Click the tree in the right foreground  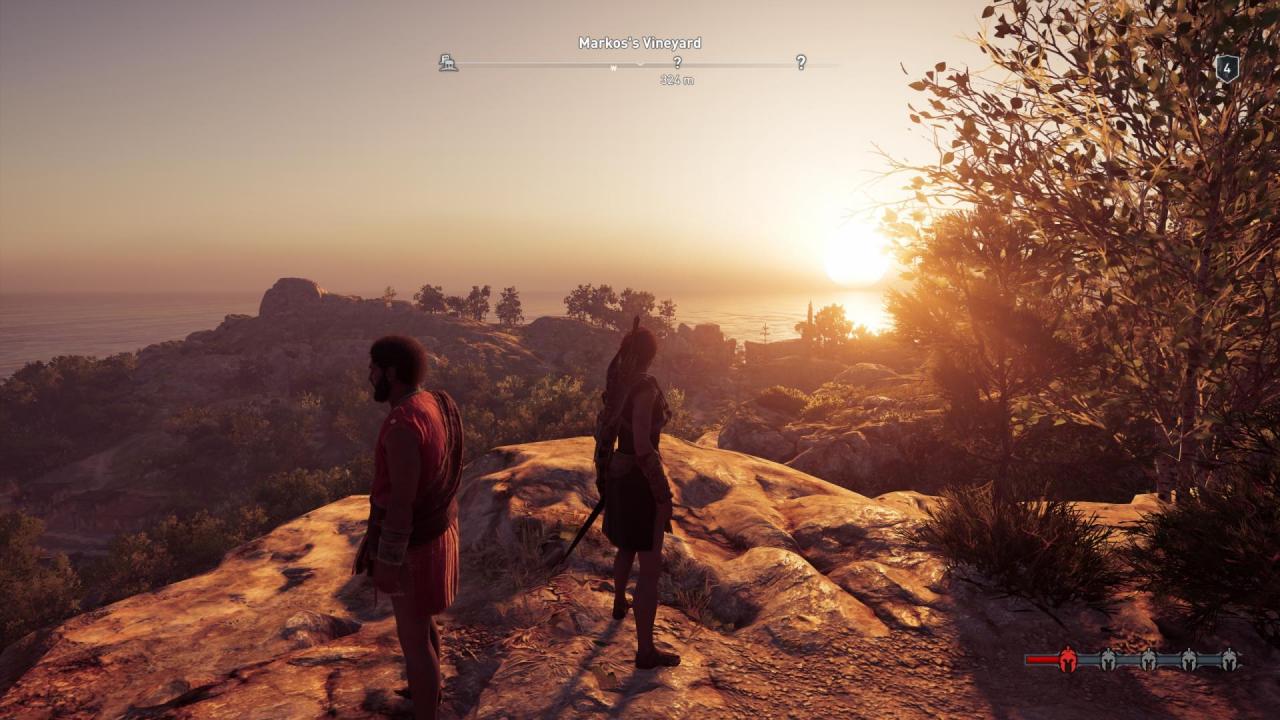(1130, 250)
